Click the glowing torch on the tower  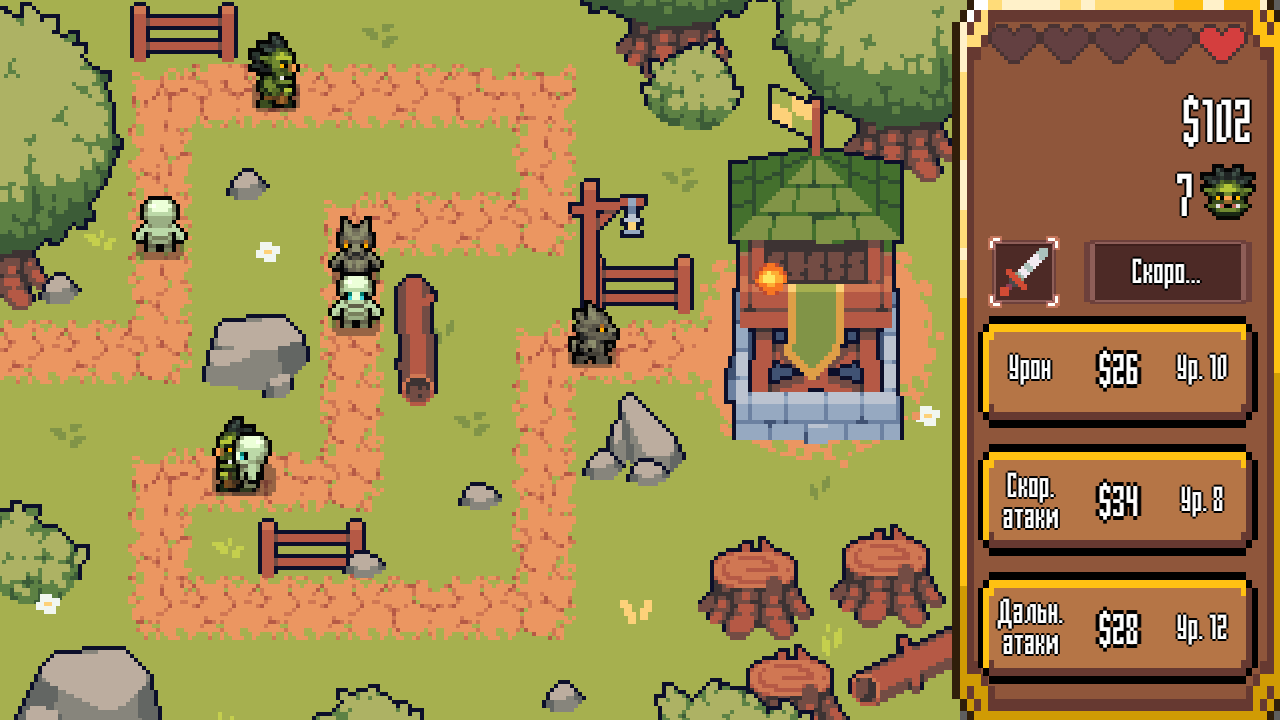768,278
